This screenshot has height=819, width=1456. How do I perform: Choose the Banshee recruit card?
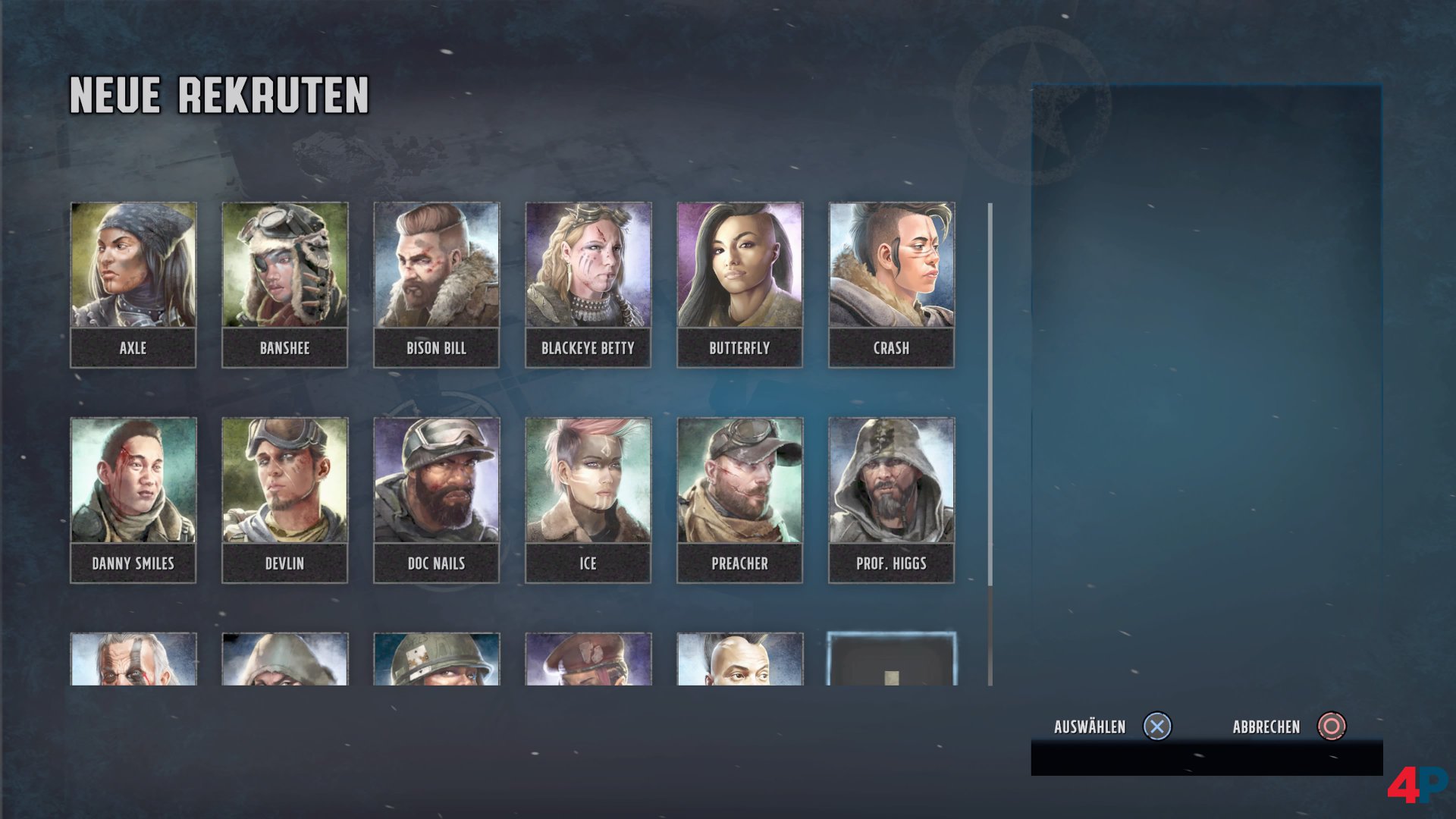coord(284,284)
